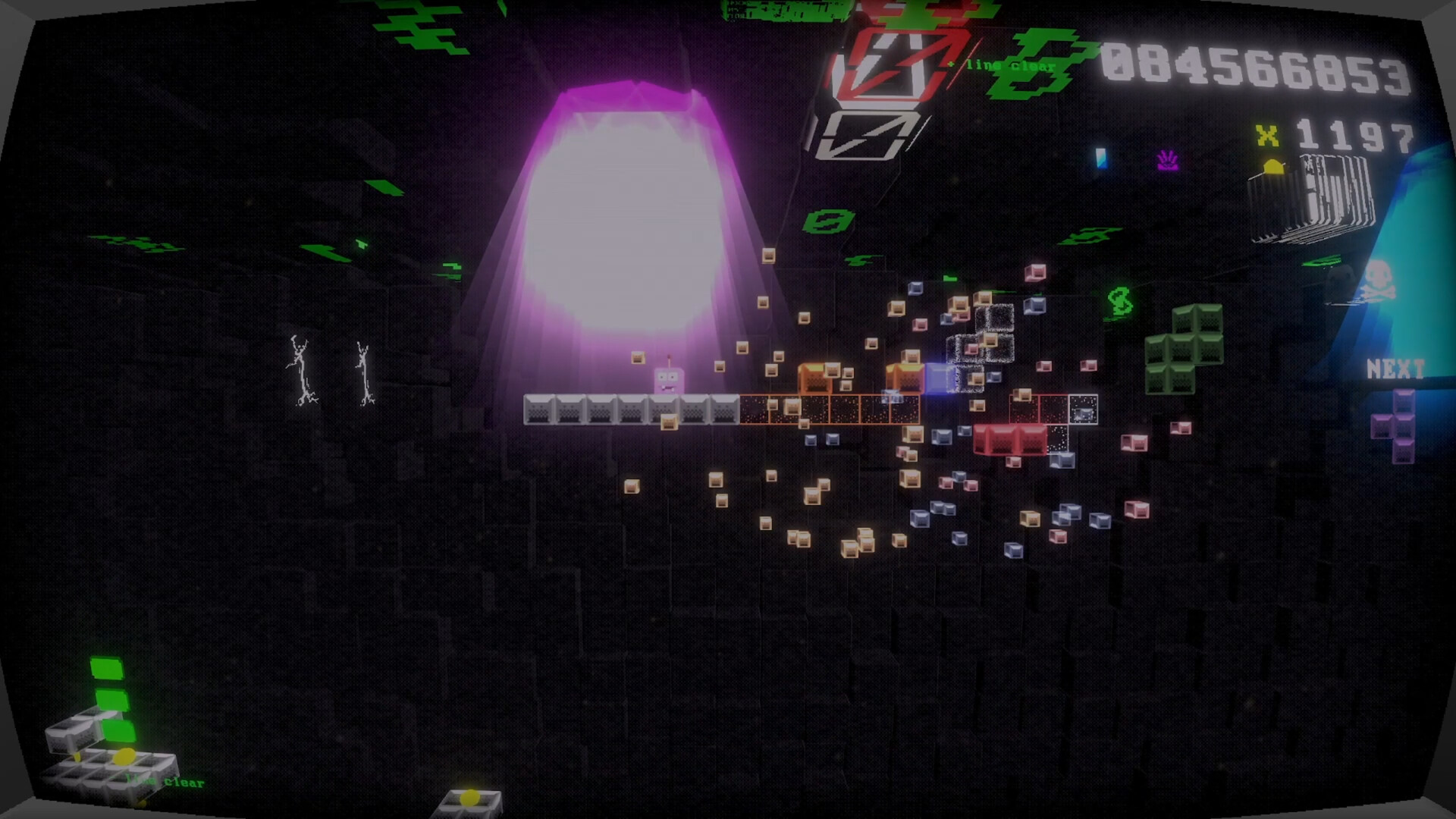Screen dimensions: 1456x819
Task: Click the cyan shard icon above the HUD
Action: point(1102,159)
